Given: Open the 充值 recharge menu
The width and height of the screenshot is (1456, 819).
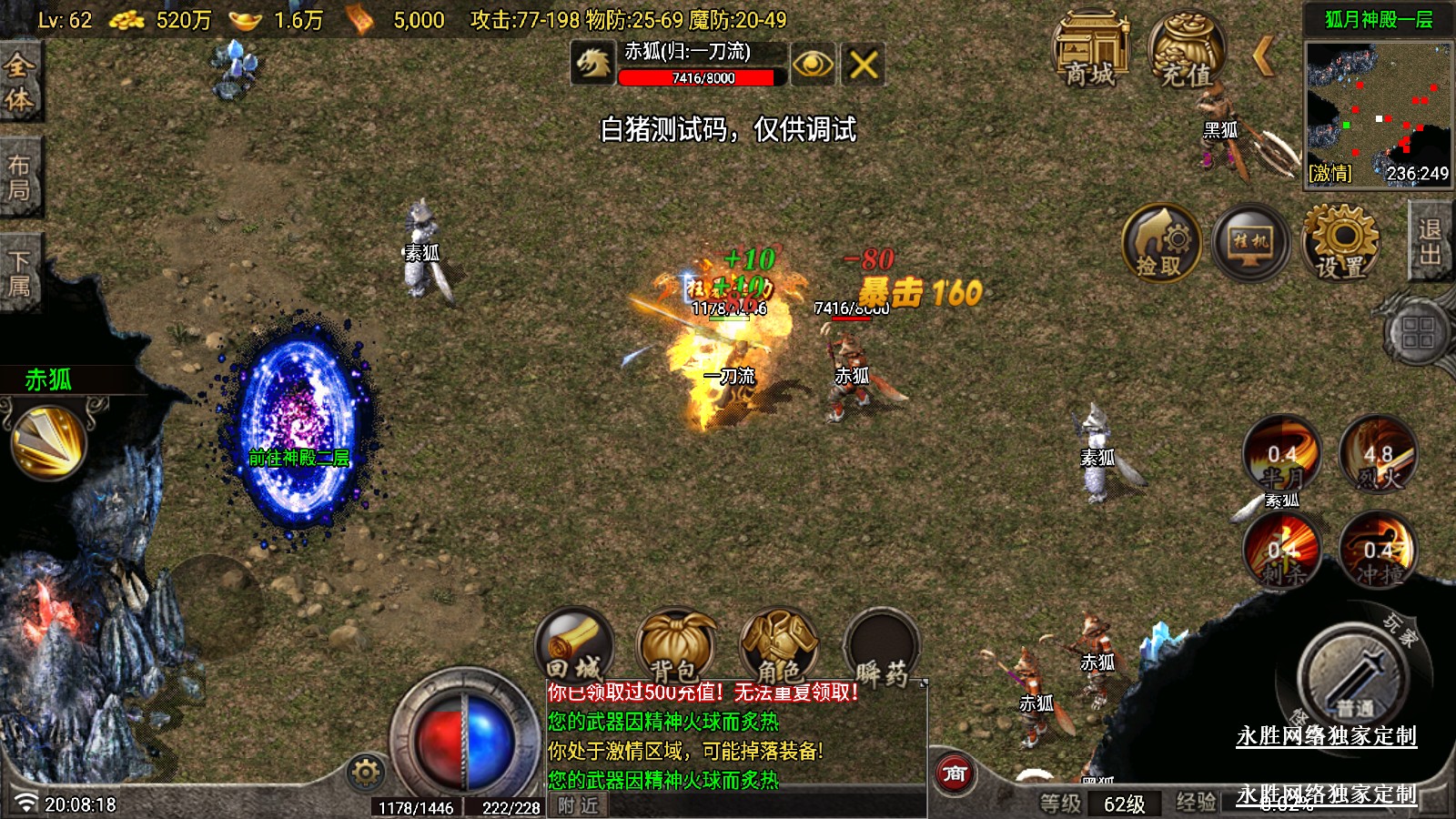Looking at the screenshot, I should click(x=1186, y=51).
